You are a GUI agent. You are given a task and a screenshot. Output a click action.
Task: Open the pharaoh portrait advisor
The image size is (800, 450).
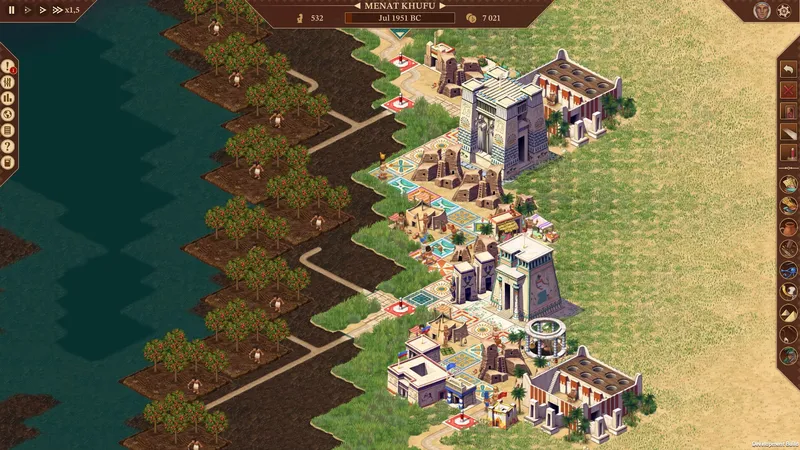764,10
